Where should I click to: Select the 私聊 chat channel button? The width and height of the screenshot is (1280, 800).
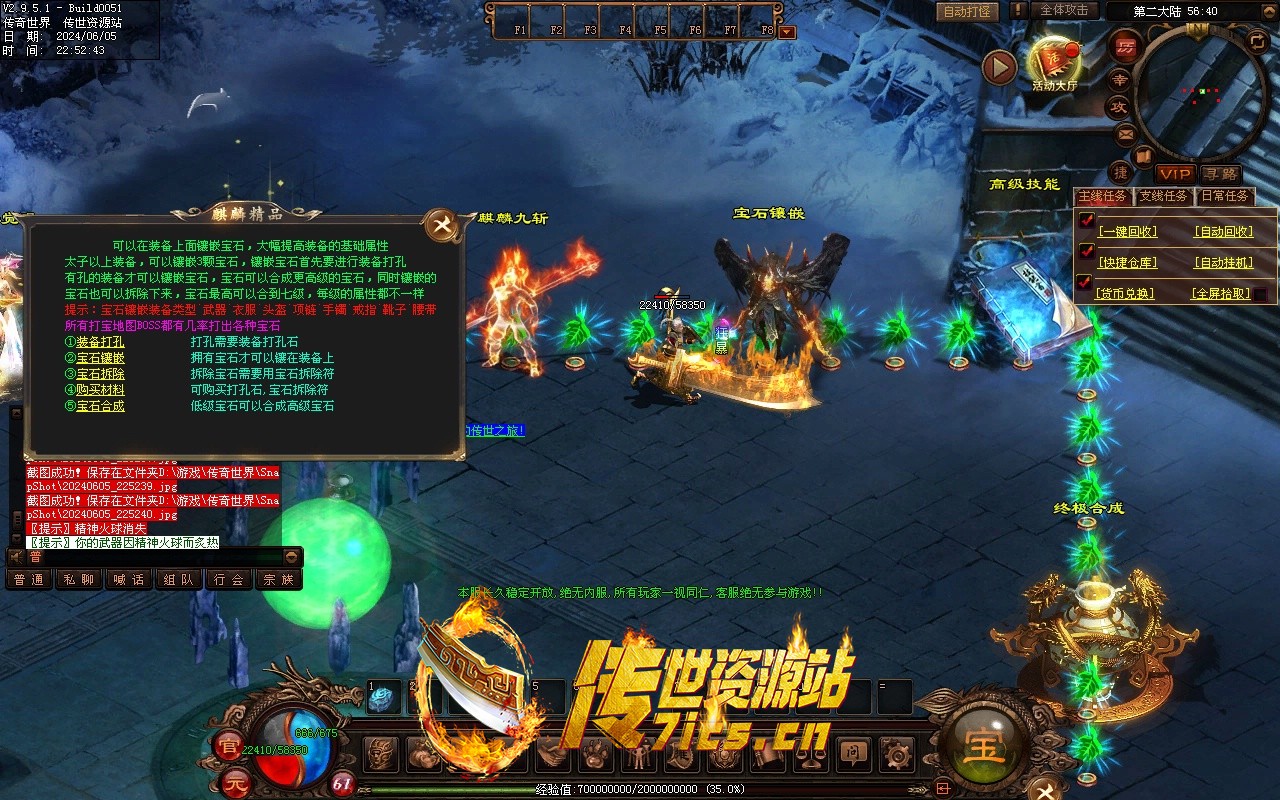tap(79, 580)
